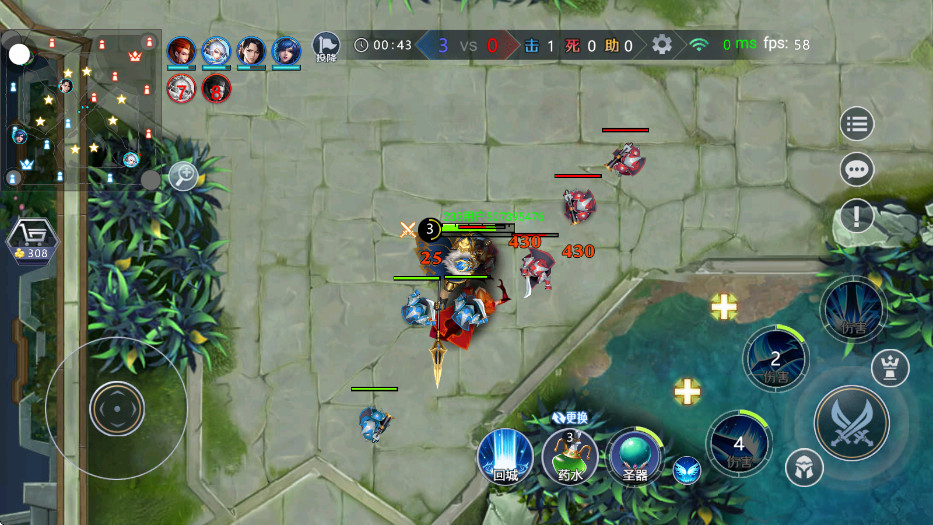Tap the minion-target helmet button
933x525 pixels.
[803, 466]
